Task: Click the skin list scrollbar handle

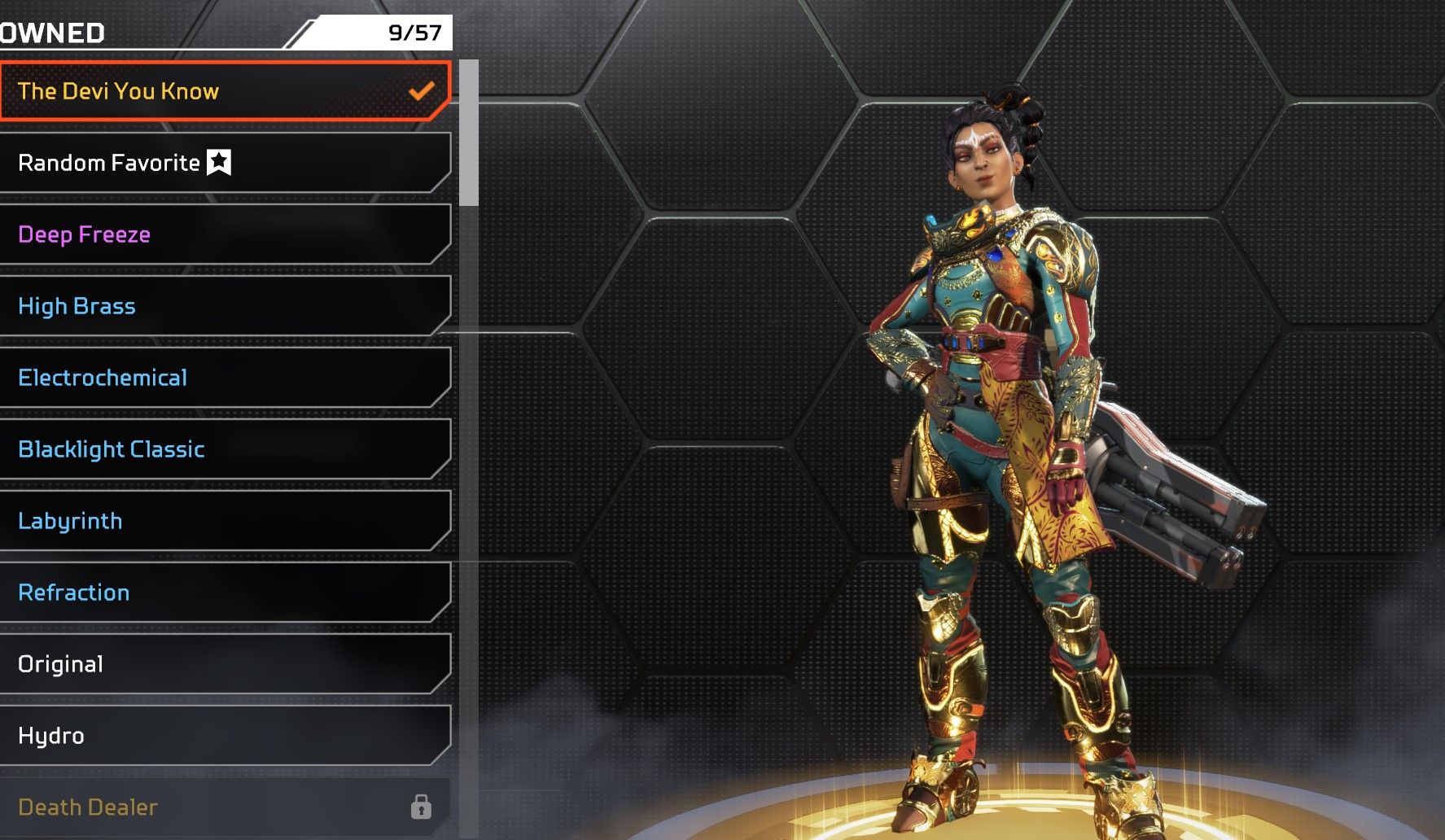Action: [469, 133]
